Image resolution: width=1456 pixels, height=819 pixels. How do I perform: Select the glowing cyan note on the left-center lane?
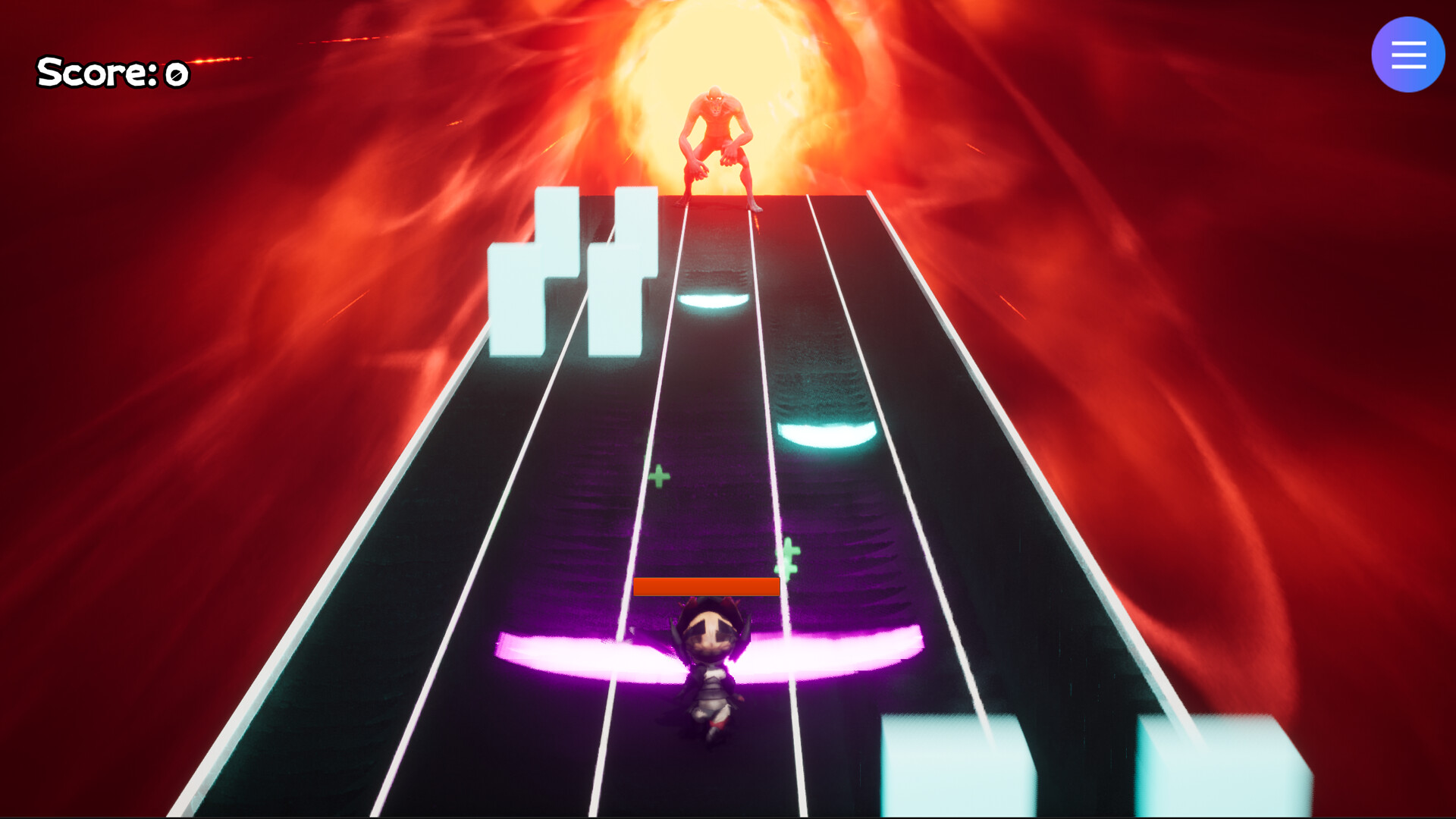tap(713, 300)
